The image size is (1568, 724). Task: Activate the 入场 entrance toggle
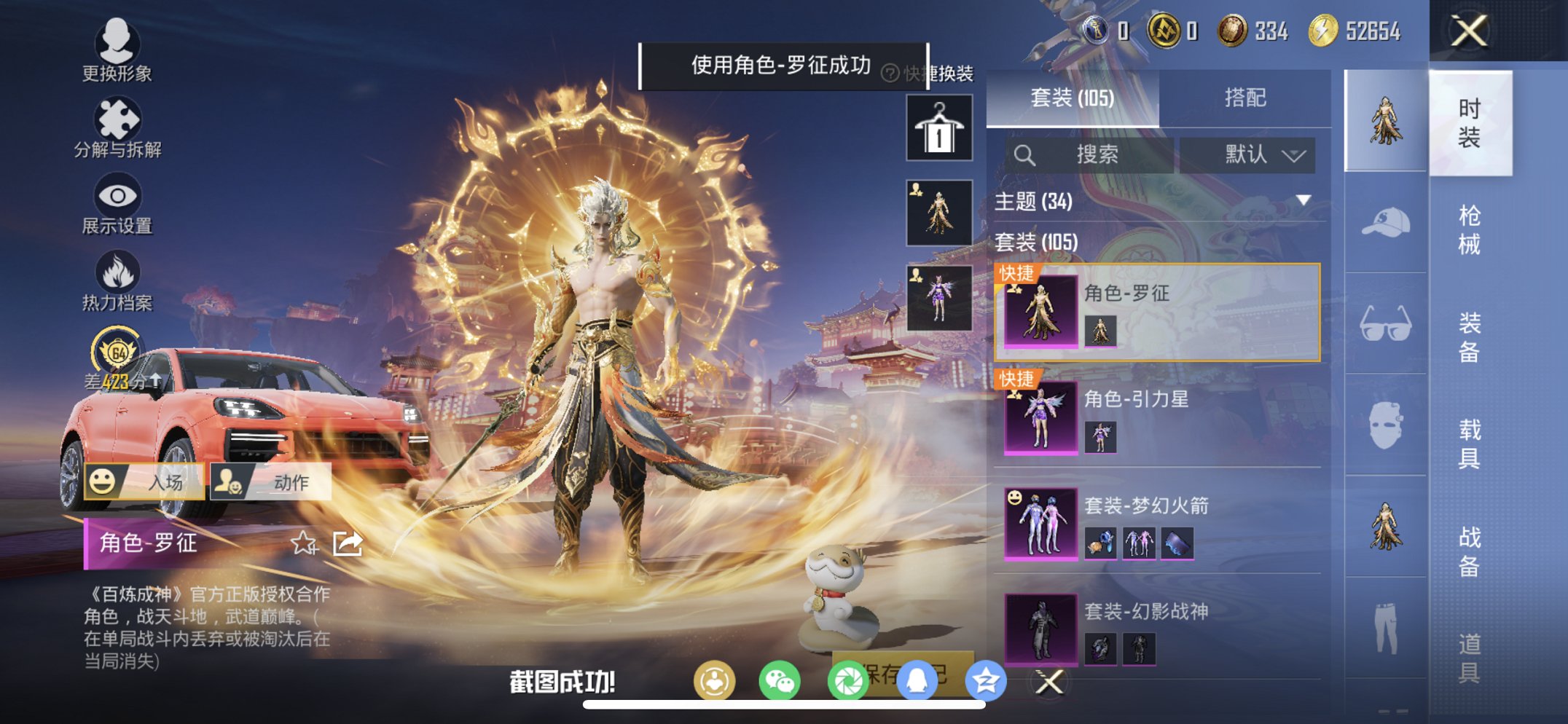click(145, 482)
